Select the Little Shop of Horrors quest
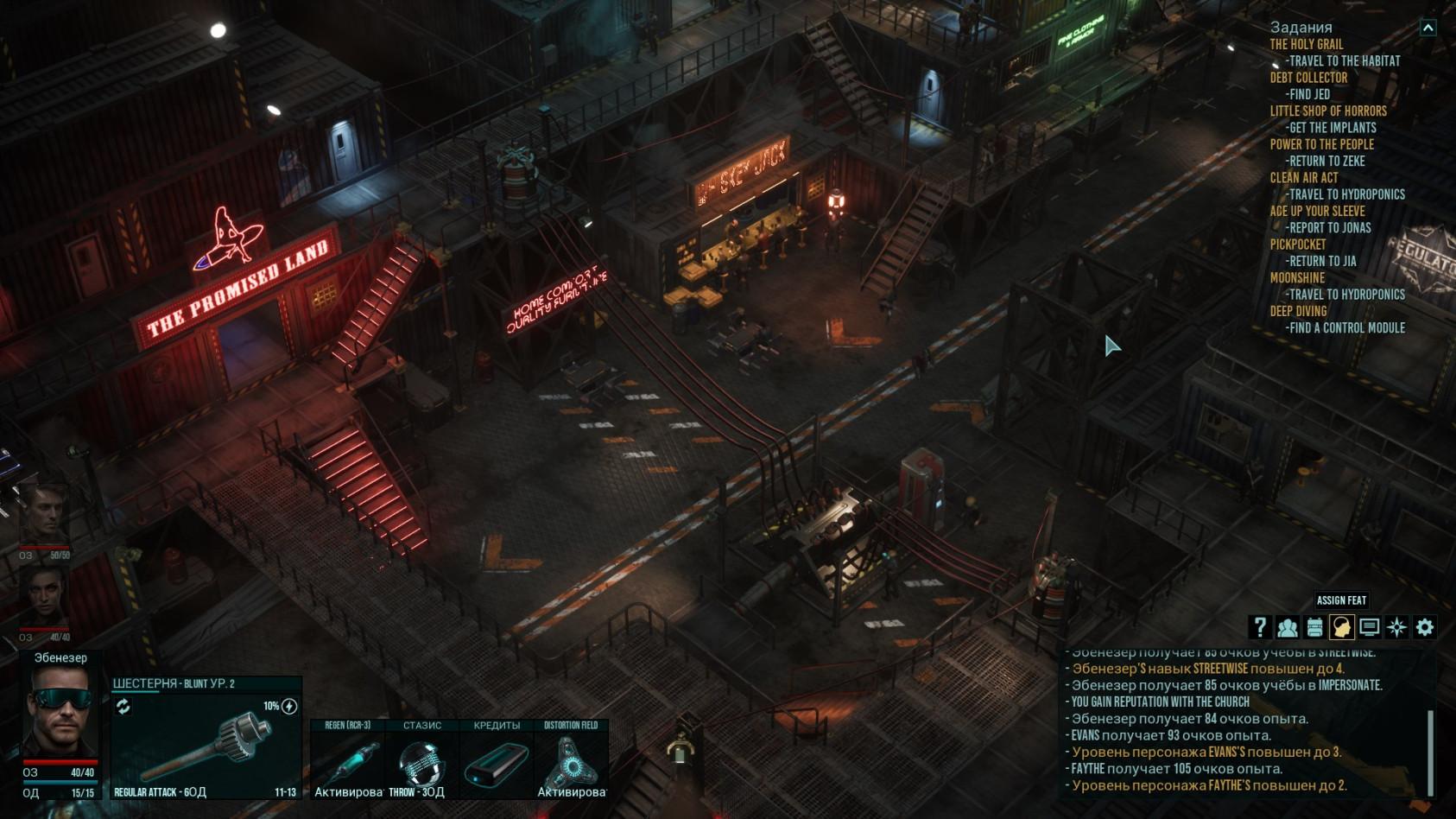Screen dimensions: 1456x819 (1328, 111)
